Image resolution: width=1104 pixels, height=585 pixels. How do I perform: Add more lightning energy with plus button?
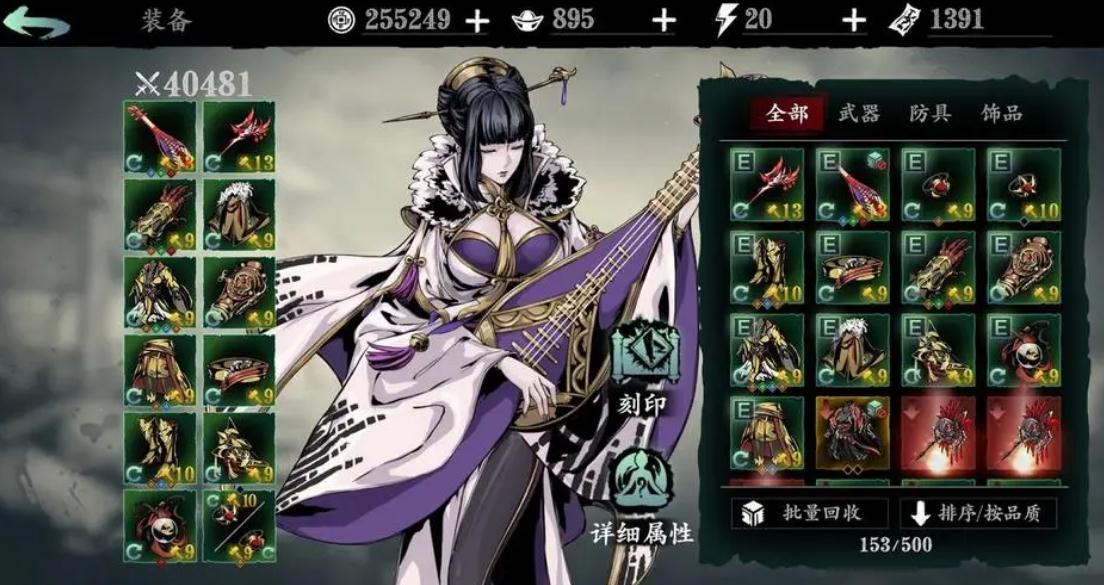[x=852, y=21]
